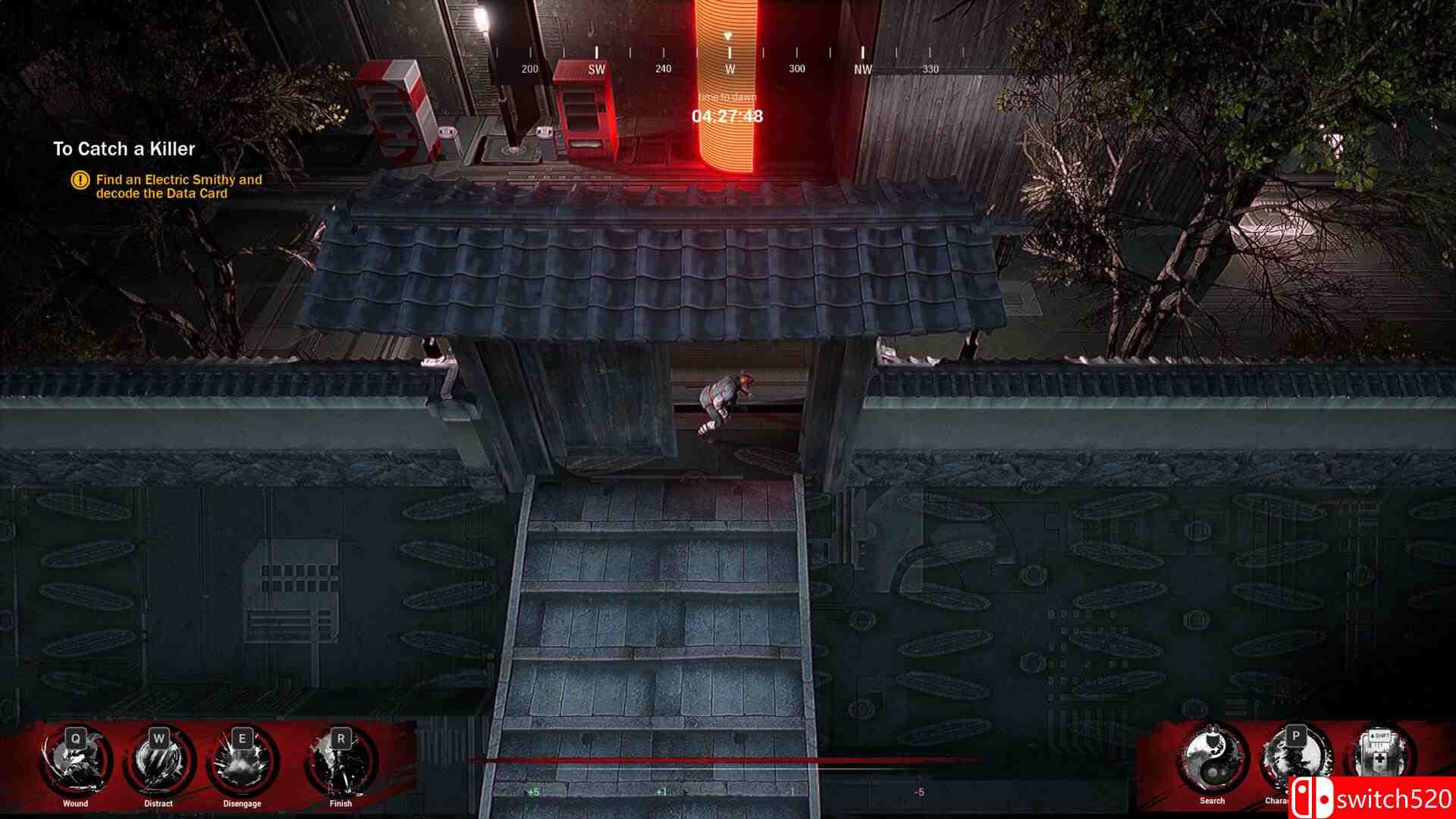Click the P keybind badge above Character
This screenshot has height=819, width=1456.
tap(1296, 735)
